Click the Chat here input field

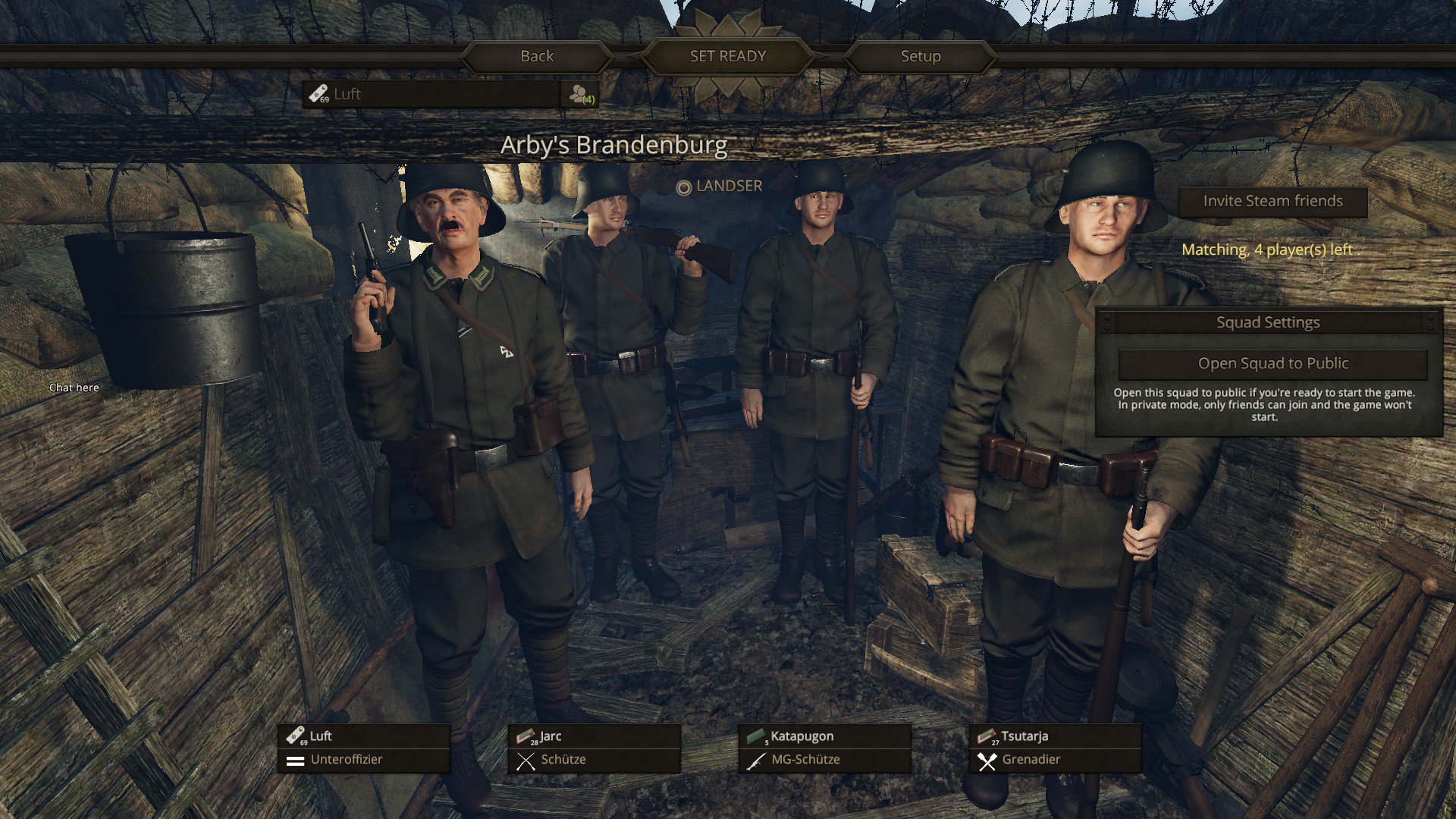pyautogui.click(x=74, y=387)
